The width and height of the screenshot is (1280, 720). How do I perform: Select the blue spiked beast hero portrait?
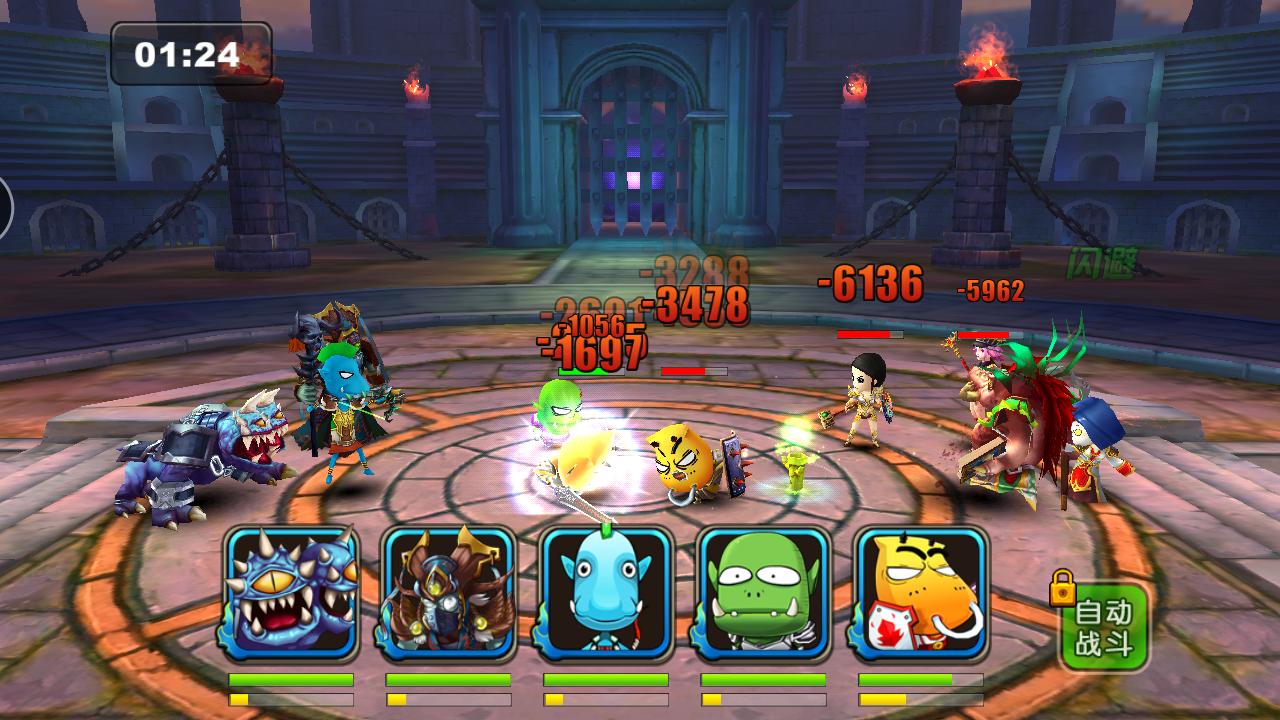(x=291, y=593)
